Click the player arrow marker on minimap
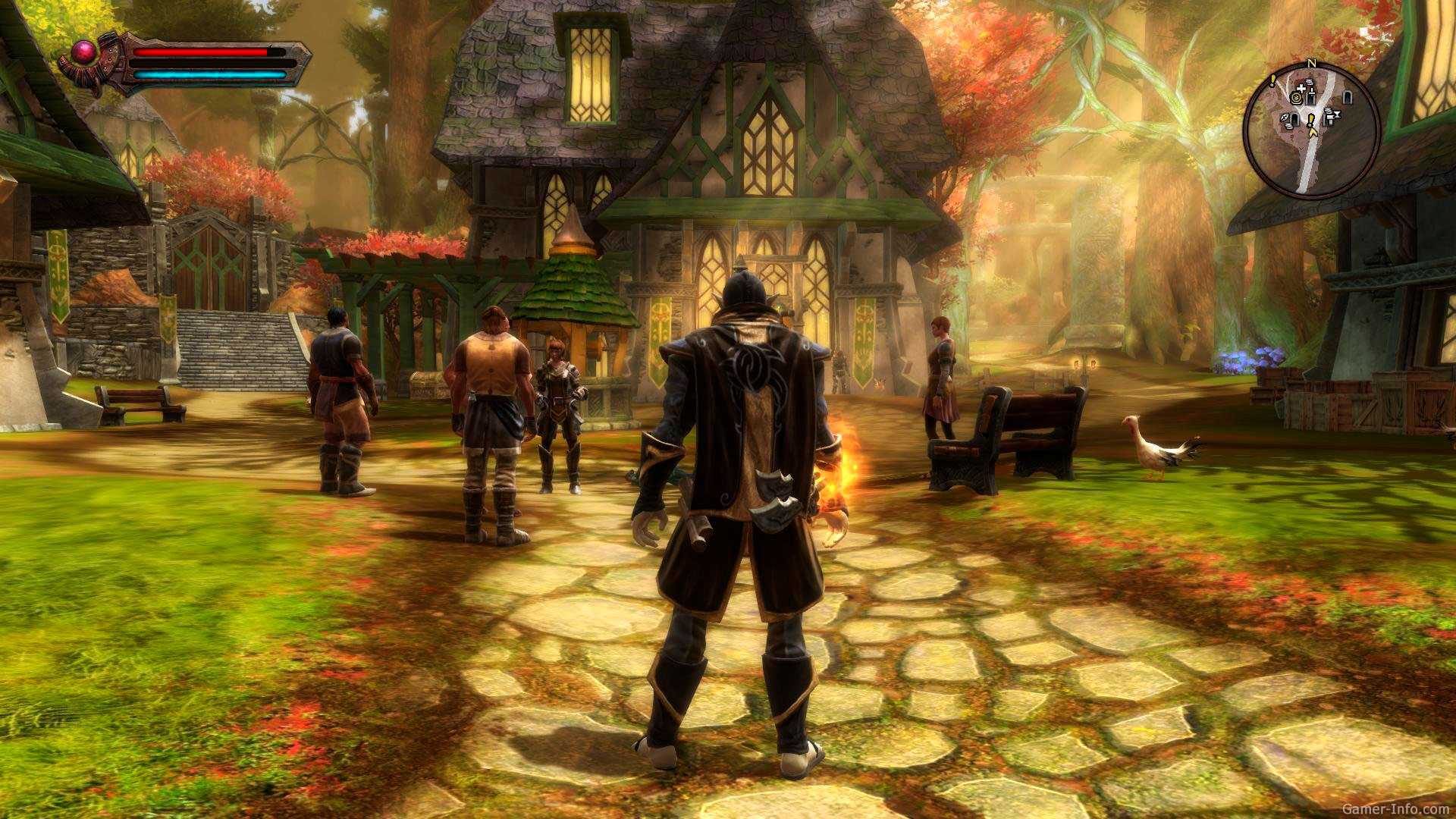This screenshot has width=1456, height=819. click(x=1313, y=133)
